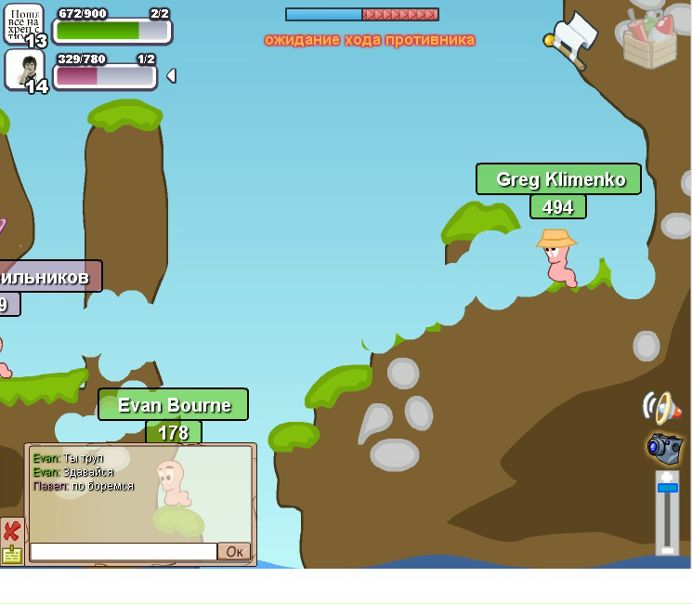
Task: Select the level 13 player avatar
Action: coord(24,23)
